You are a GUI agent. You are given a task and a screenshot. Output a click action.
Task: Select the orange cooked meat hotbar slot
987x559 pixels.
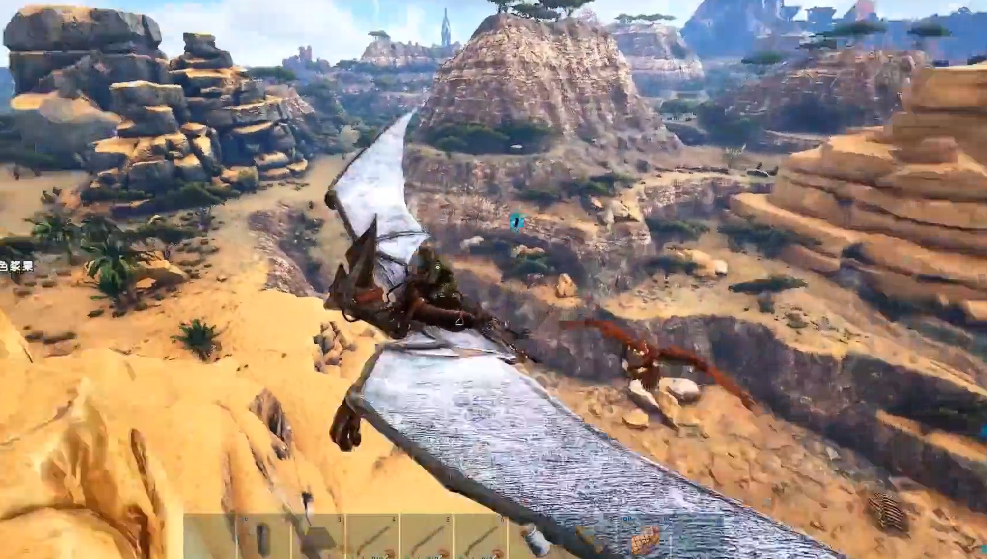pos(644,538)
